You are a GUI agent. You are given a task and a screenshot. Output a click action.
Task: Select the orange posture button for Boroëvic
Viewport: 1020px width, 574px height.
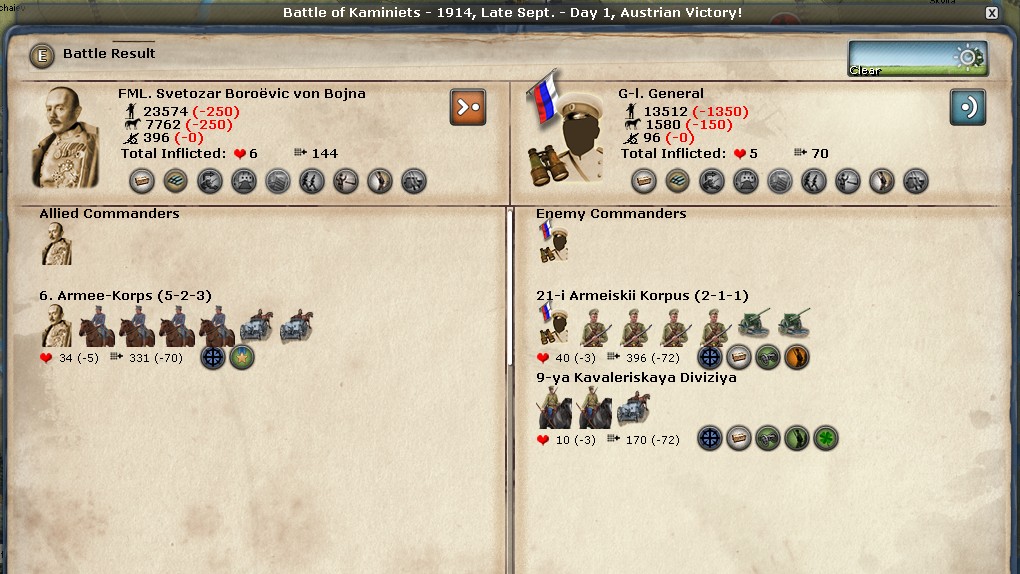coord(468,107)
